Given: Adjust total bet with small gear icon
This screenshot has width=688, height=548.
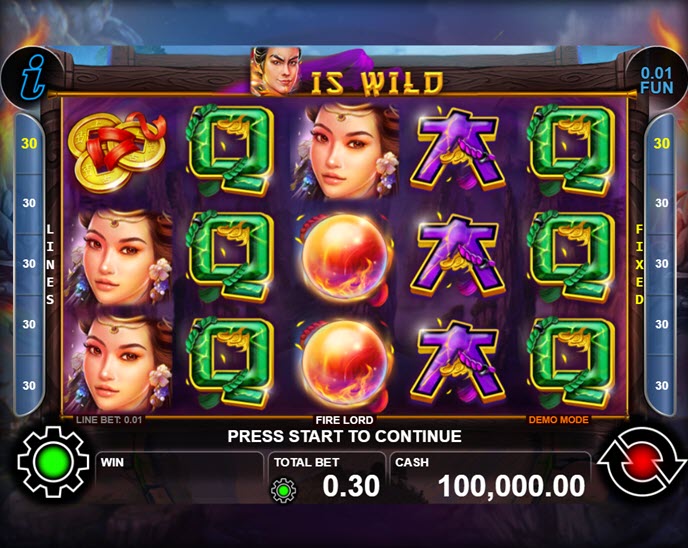Looking at the screenshot, I should (284, 489).
